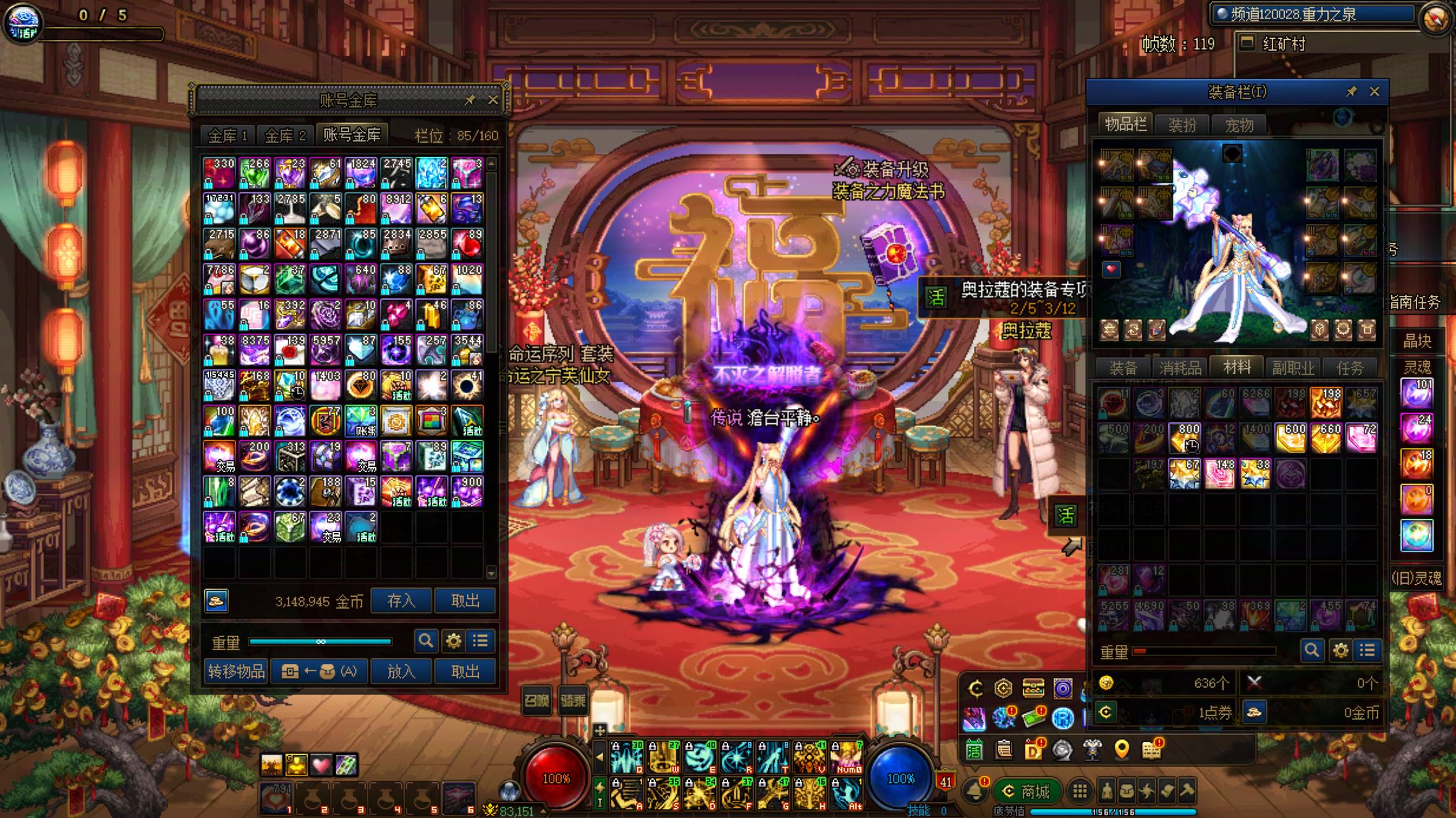Select the inventory material stack showing 6266
Screen dimensions: 1456x818
(x=1255, y=402)
